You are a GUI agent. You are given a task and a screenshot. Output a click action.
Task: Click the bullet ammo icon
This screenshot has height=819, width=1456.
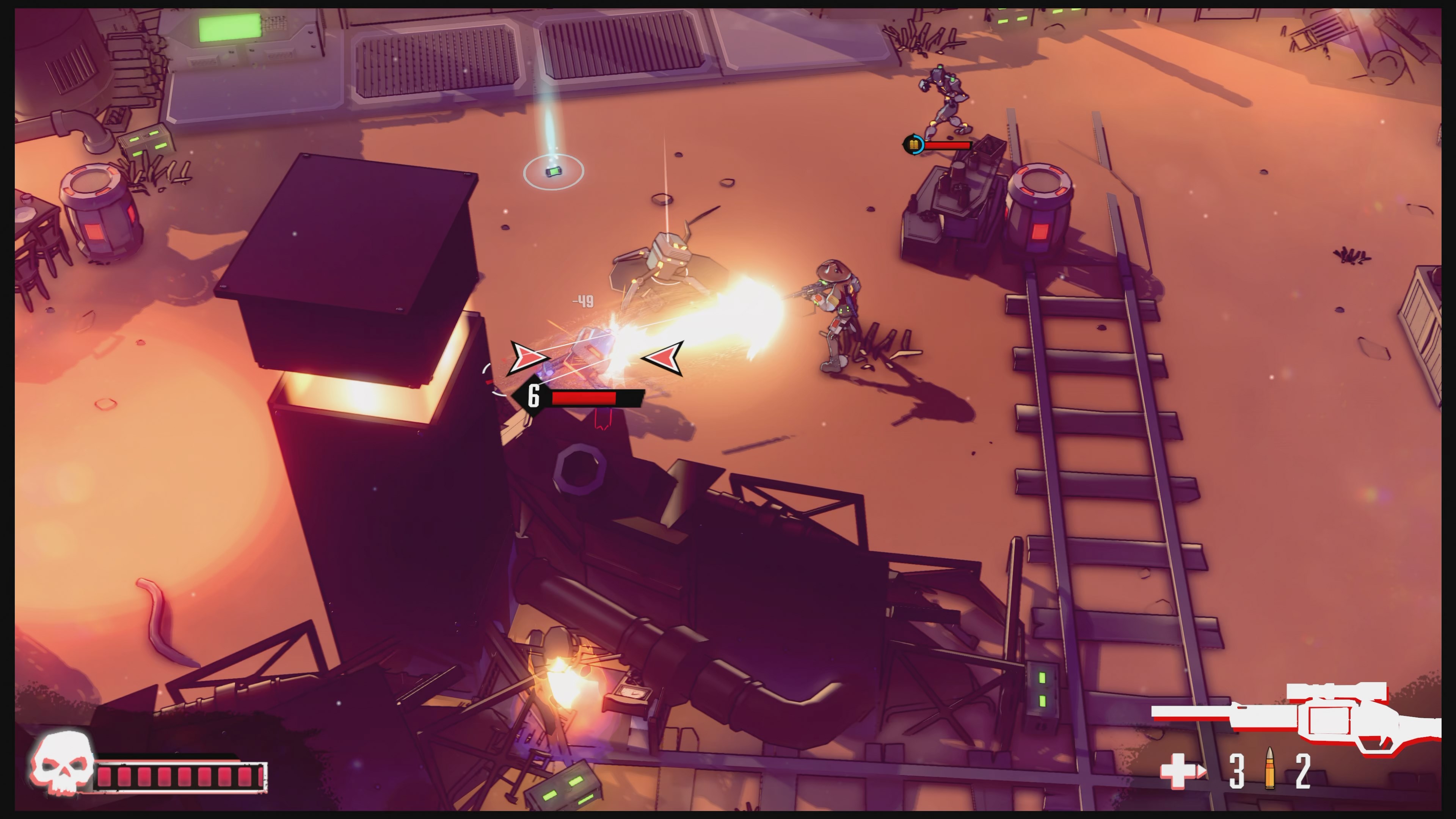pyautogui.click(x=1269, y=769)
